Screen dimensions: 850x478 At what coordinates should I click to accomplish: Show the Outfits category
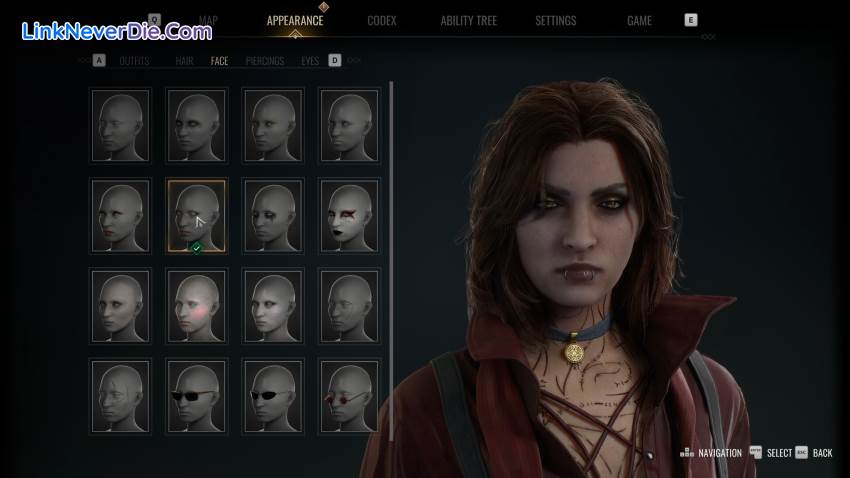coord(134,61)
